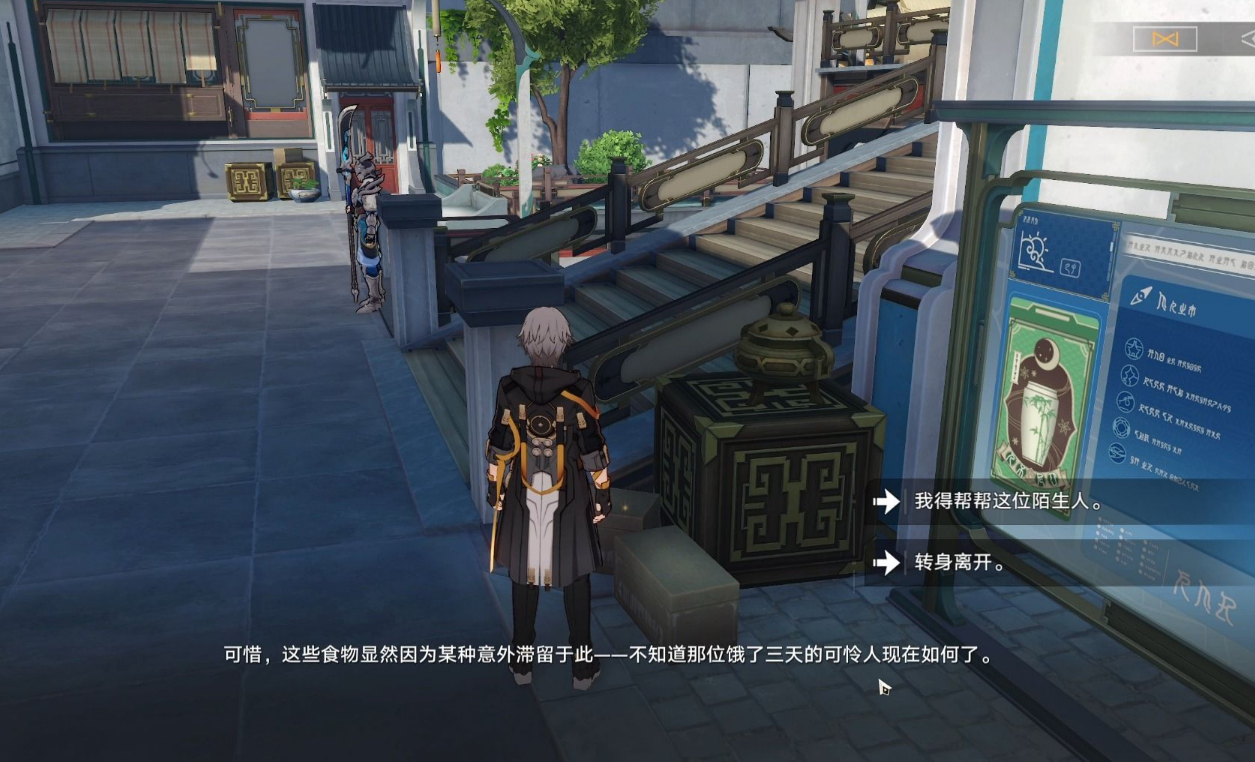Toggle the orange auto-play dialogue button
The image size is (1255, 762).
coord(1165,39)
